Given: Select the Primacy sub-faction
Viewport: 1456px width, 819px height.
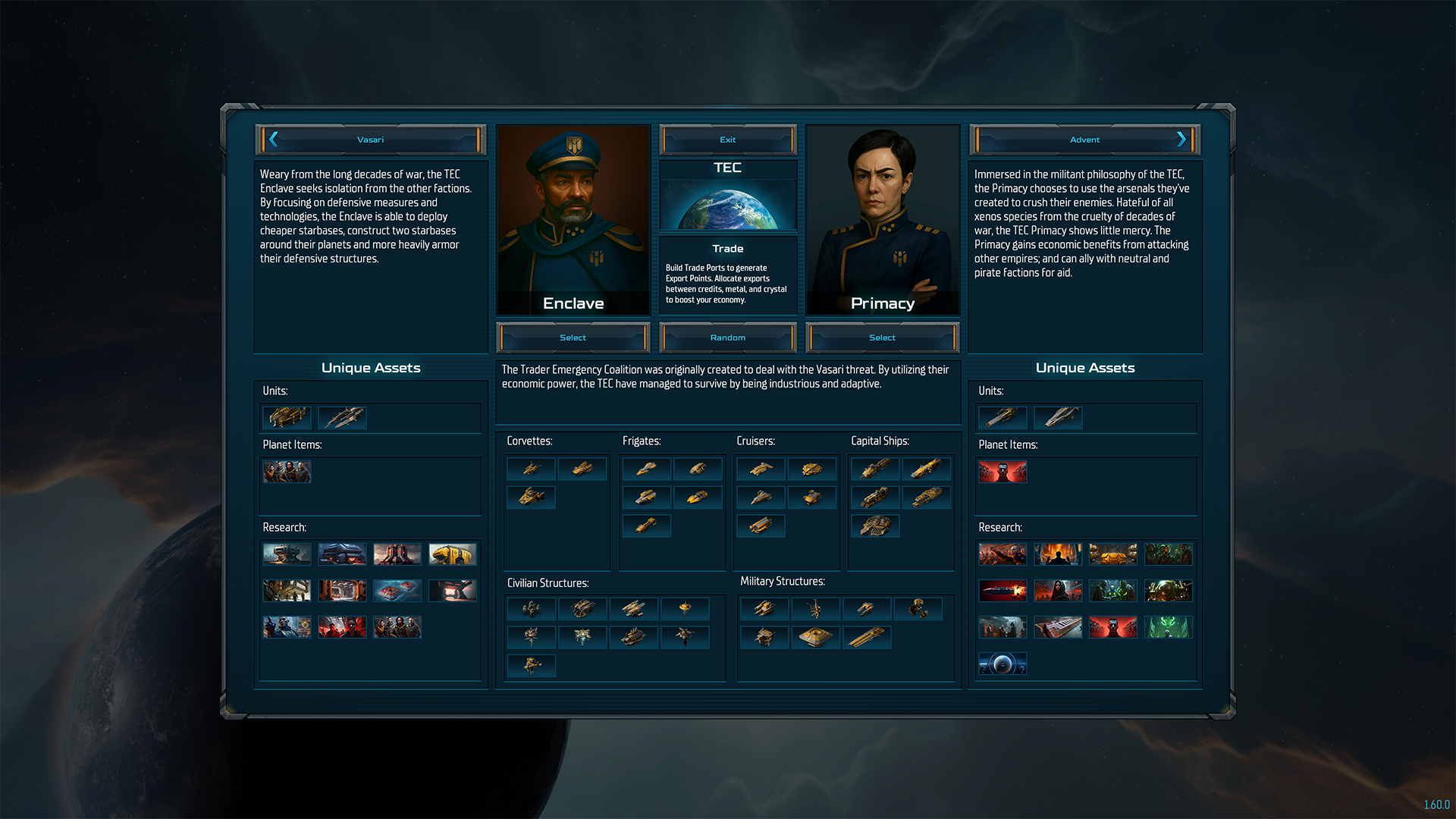Looking at the screenshot, I should click(x=882, y=337).
